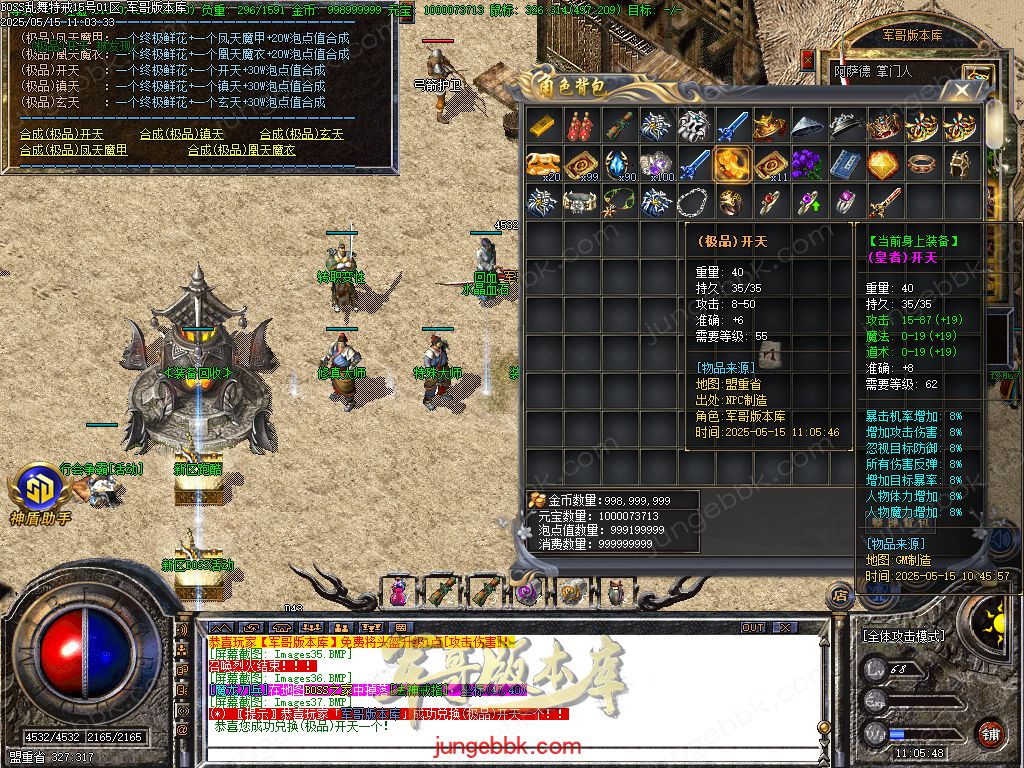Image resolution: width=1024 pixels, height=768 pixels.
Task: Click the 合成(极品)开天 synthesis link
Action: click(62, 134)
